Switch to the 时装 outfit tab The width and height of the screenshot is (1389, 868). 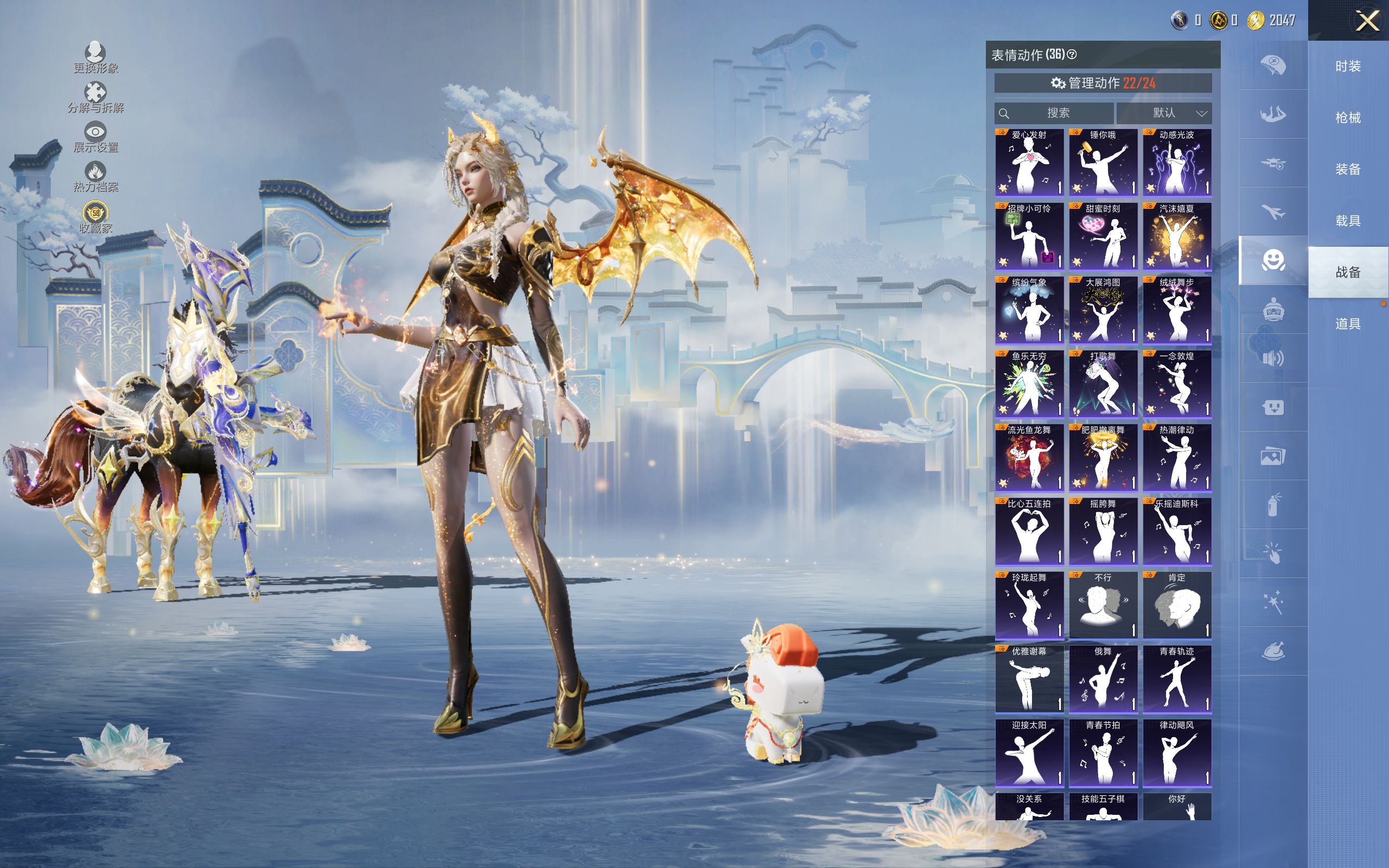point(1348,66)
